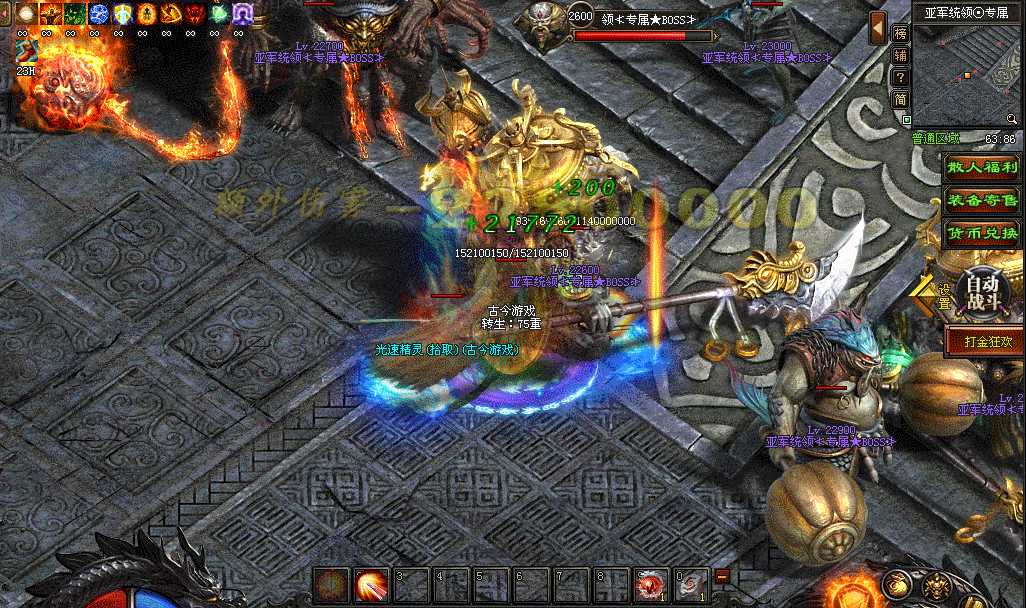
Task: Collapse the side panel with the orange arrow
Action: coord(877,28)
